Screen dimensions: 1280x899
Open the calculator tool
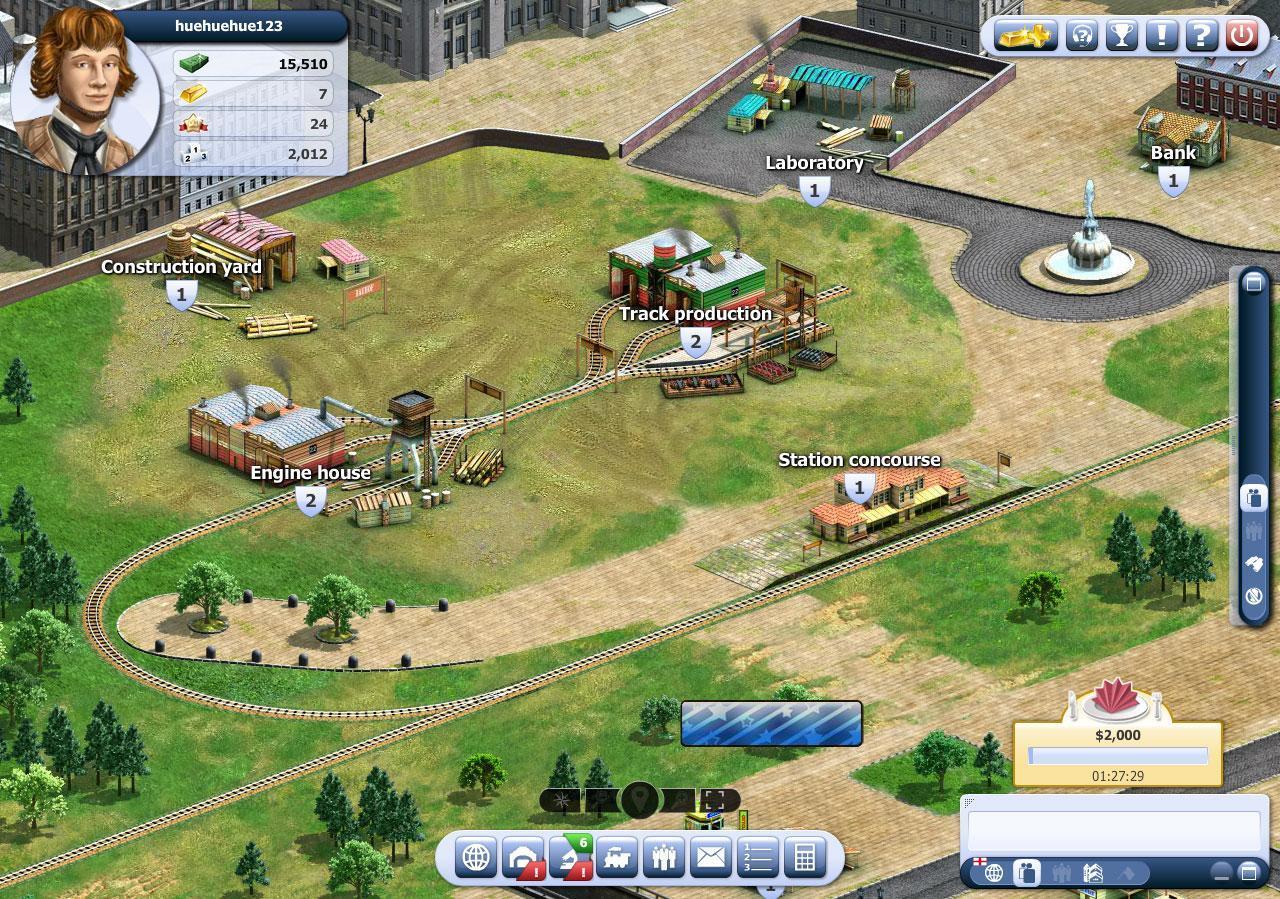[804, 857]
